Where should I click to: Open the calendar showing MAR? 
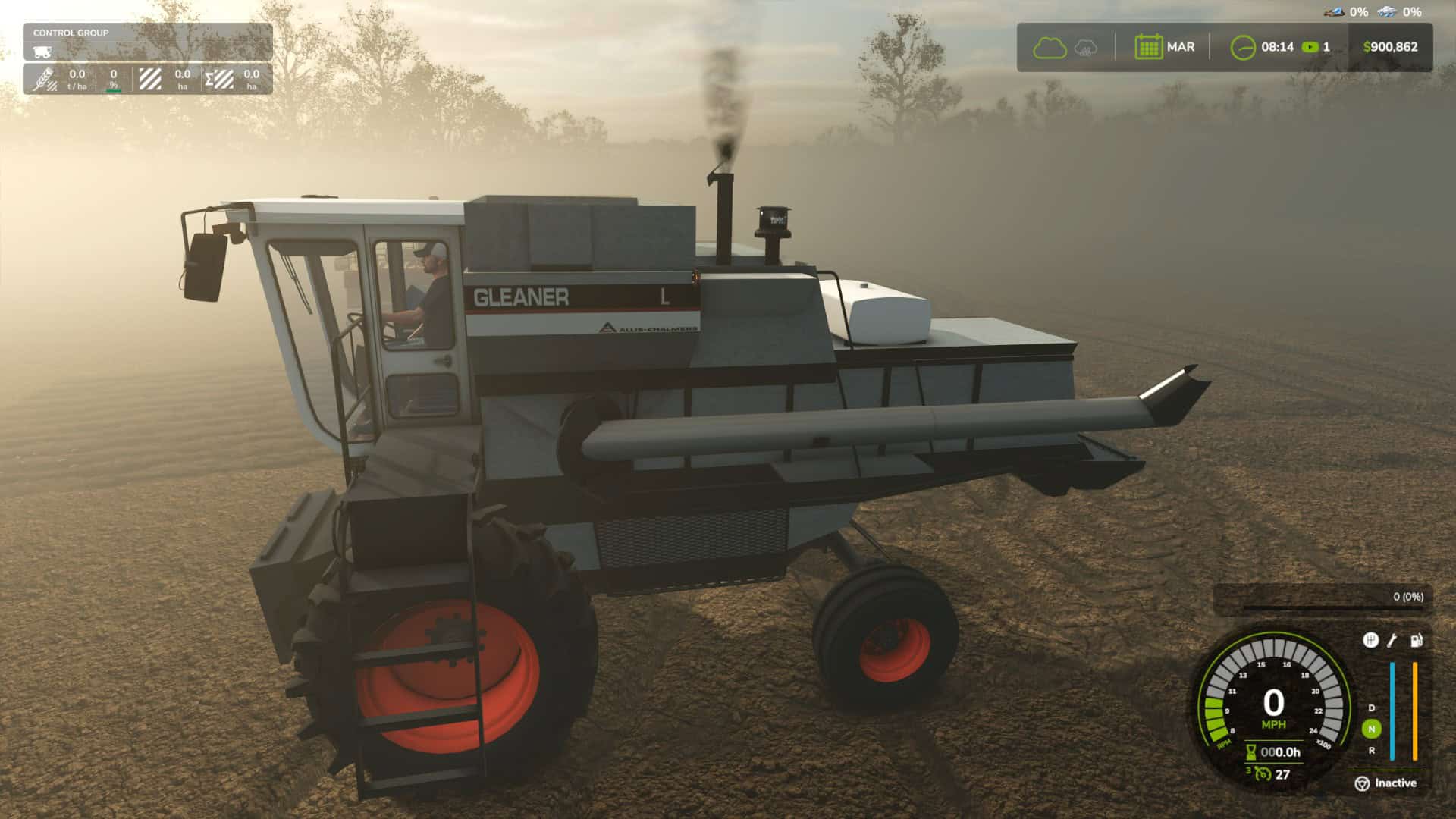pos(1150,46)
